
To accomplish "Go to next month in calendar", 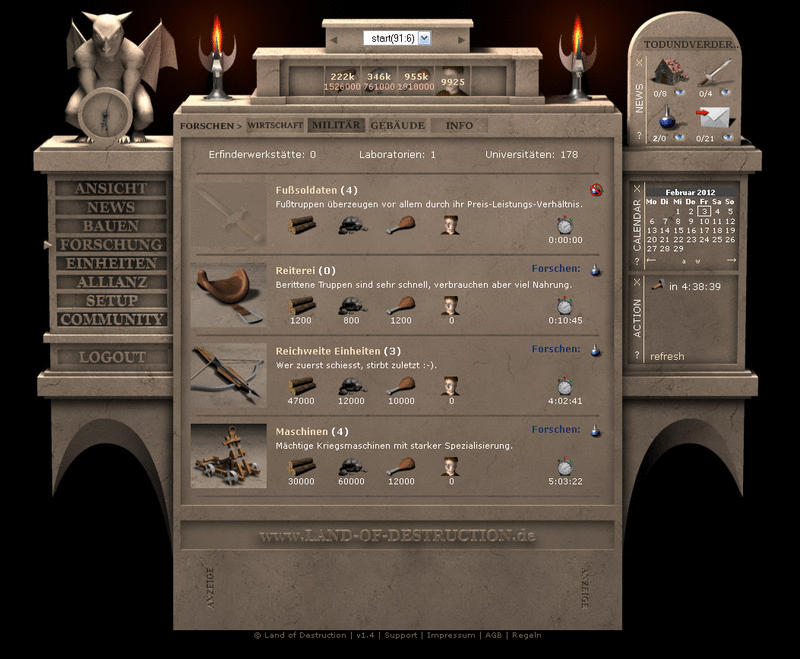I will pos(731,261).
